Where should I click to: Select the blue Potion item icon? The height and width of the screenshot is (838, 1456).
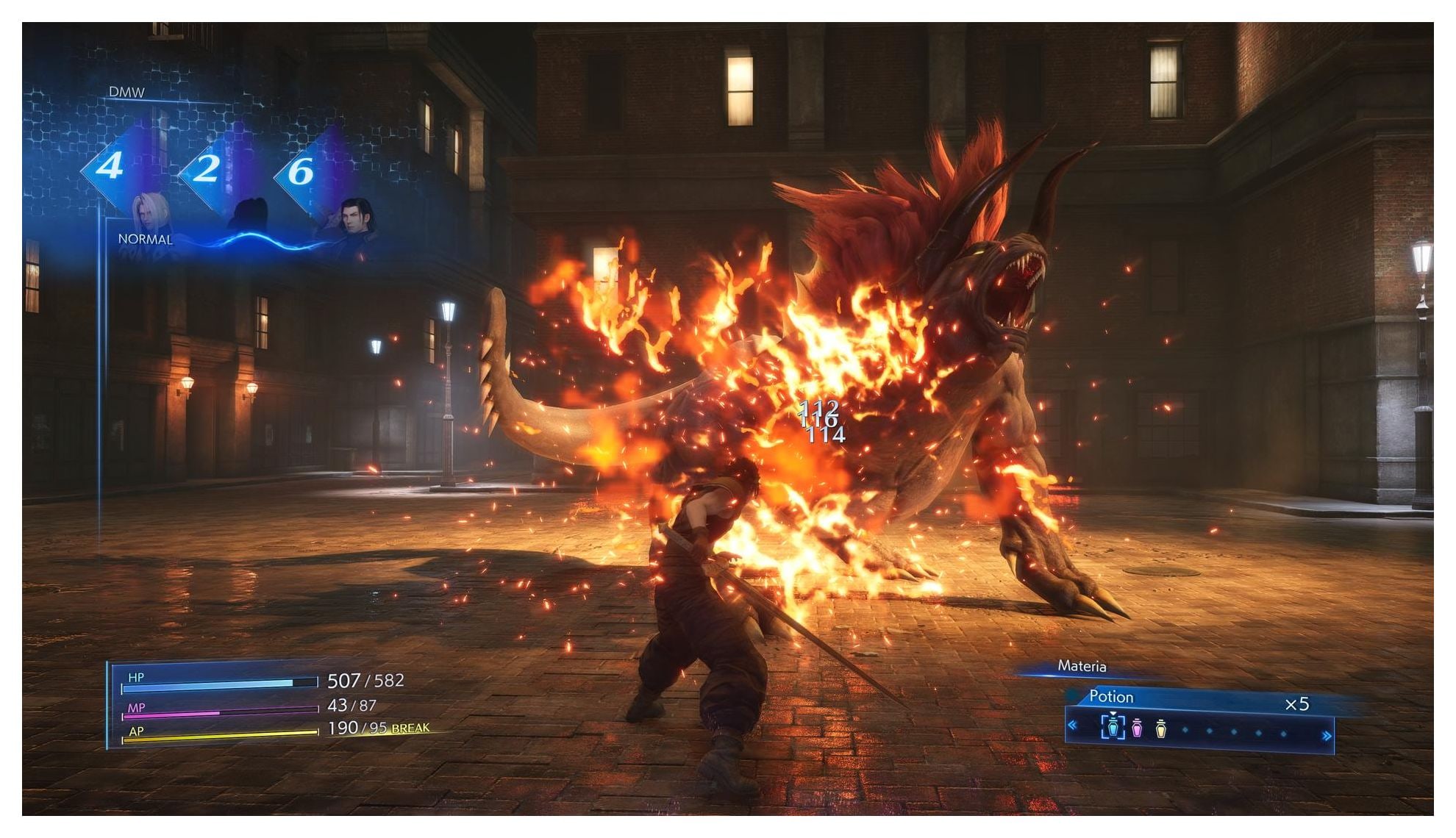1113,728
